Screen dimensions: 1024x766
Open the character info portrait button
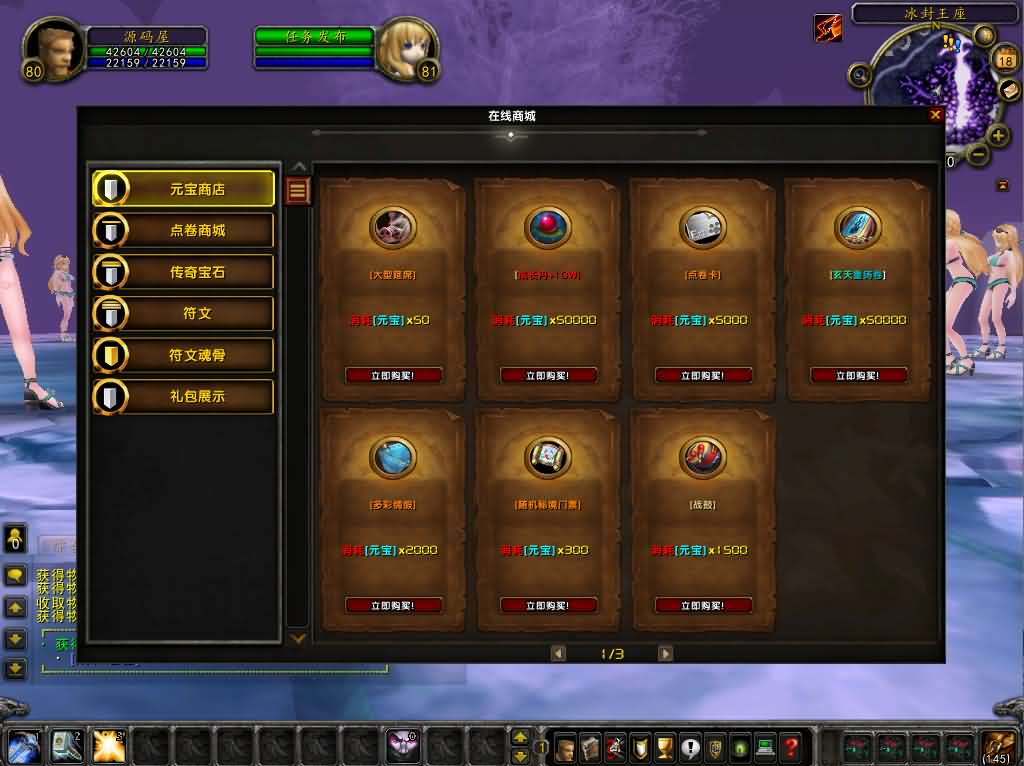565,747
